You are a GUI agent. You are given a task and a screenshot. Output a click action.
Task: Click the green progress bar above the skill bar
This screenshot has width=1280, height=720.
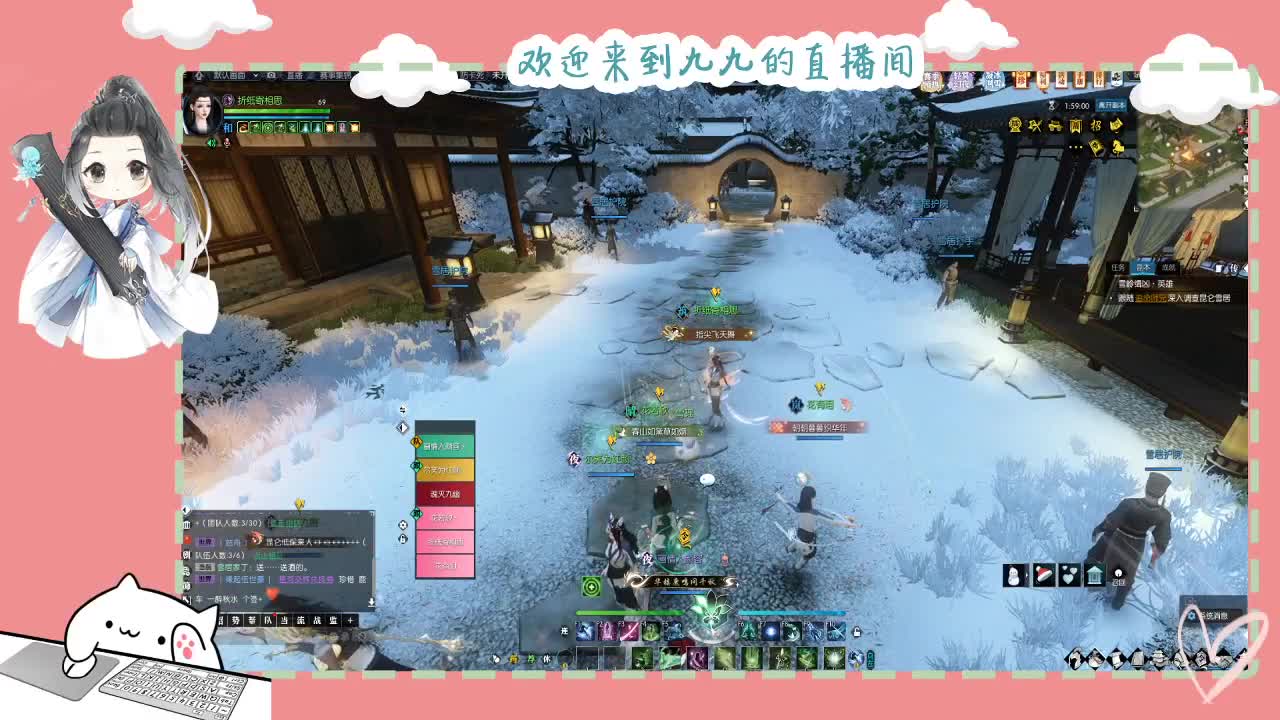(628, 612)
